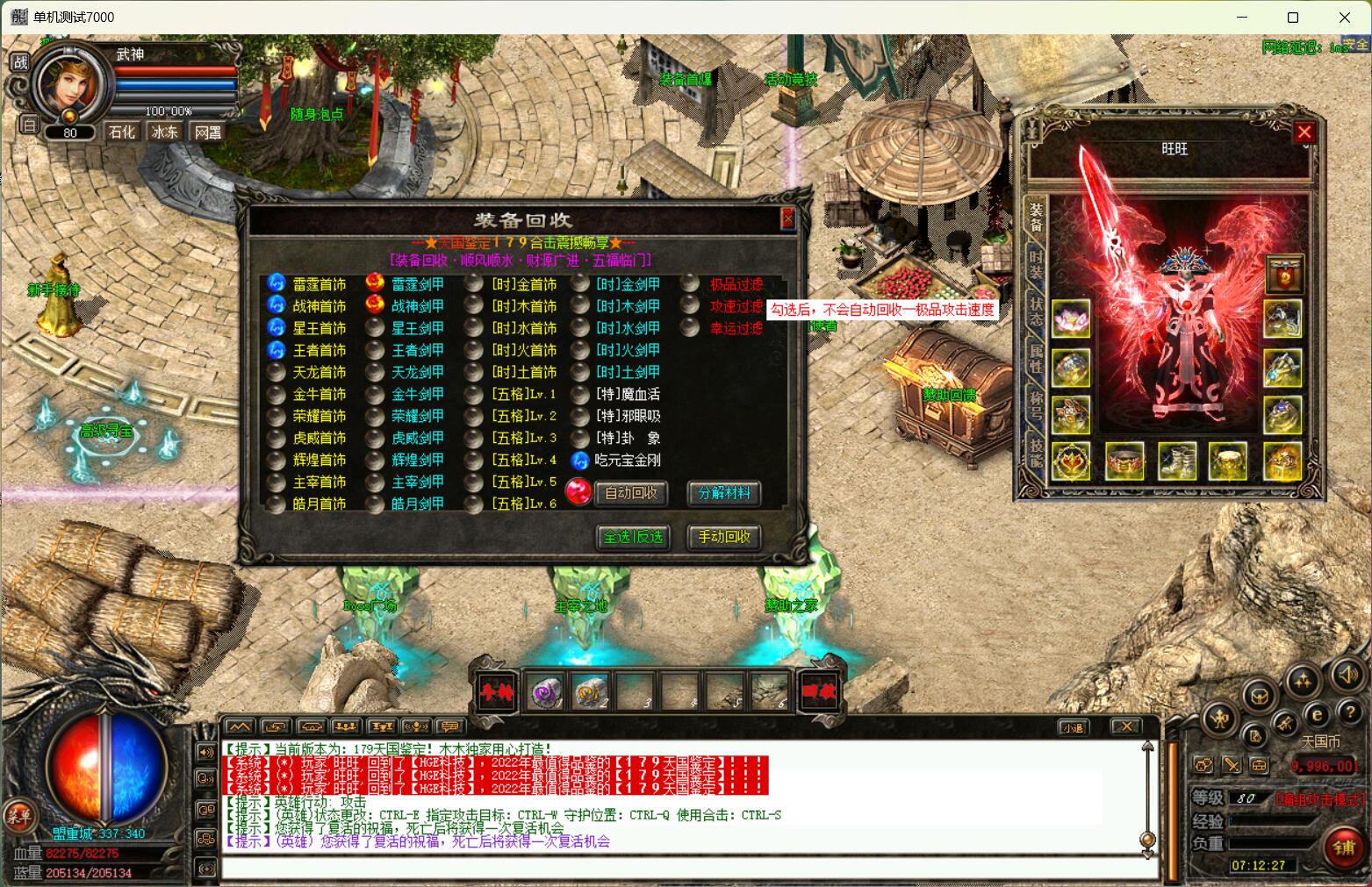Choose 全选|反选 to toggle all selections

tap(633, 537)
